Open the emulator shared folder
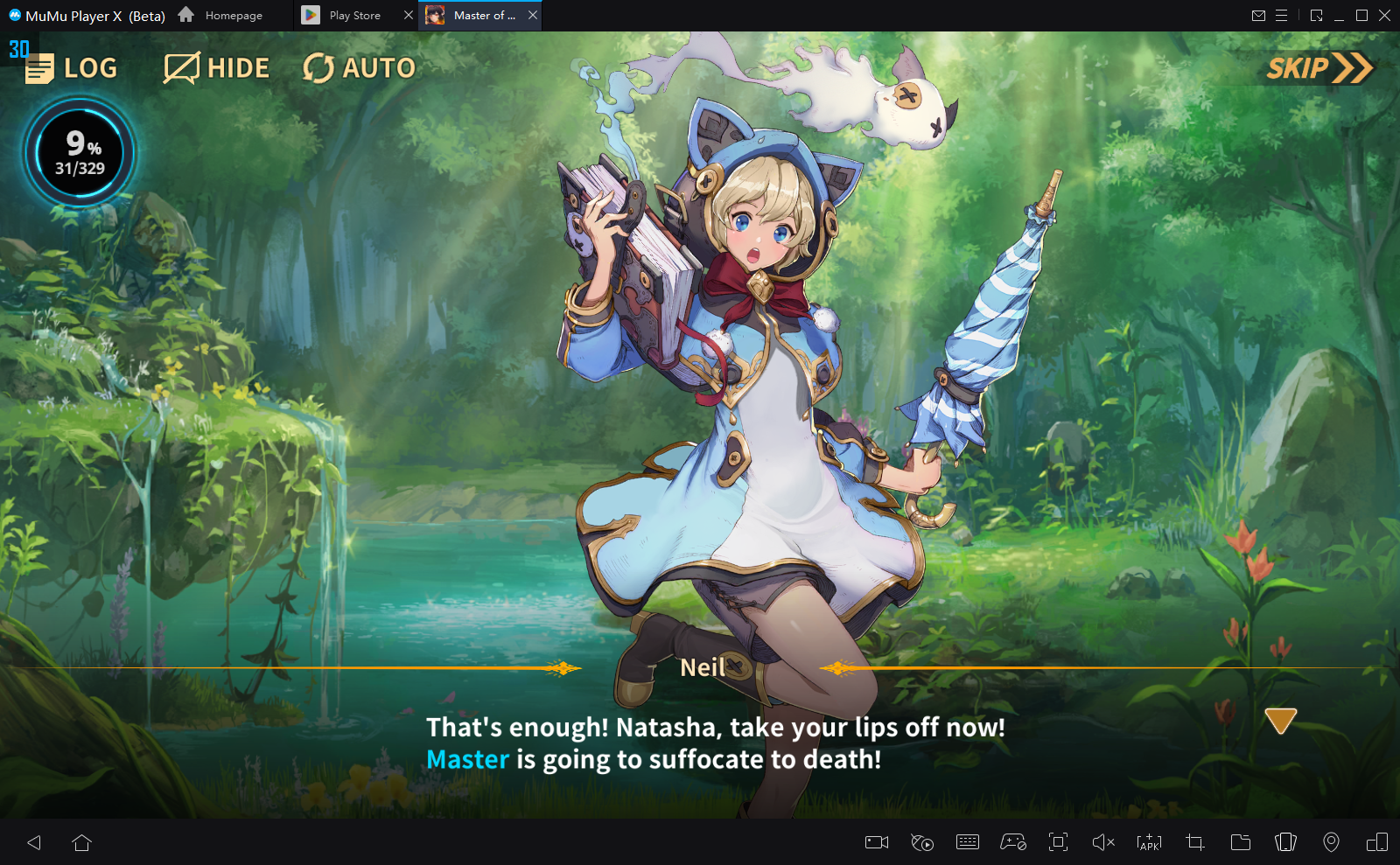 tap(1240, 842)
